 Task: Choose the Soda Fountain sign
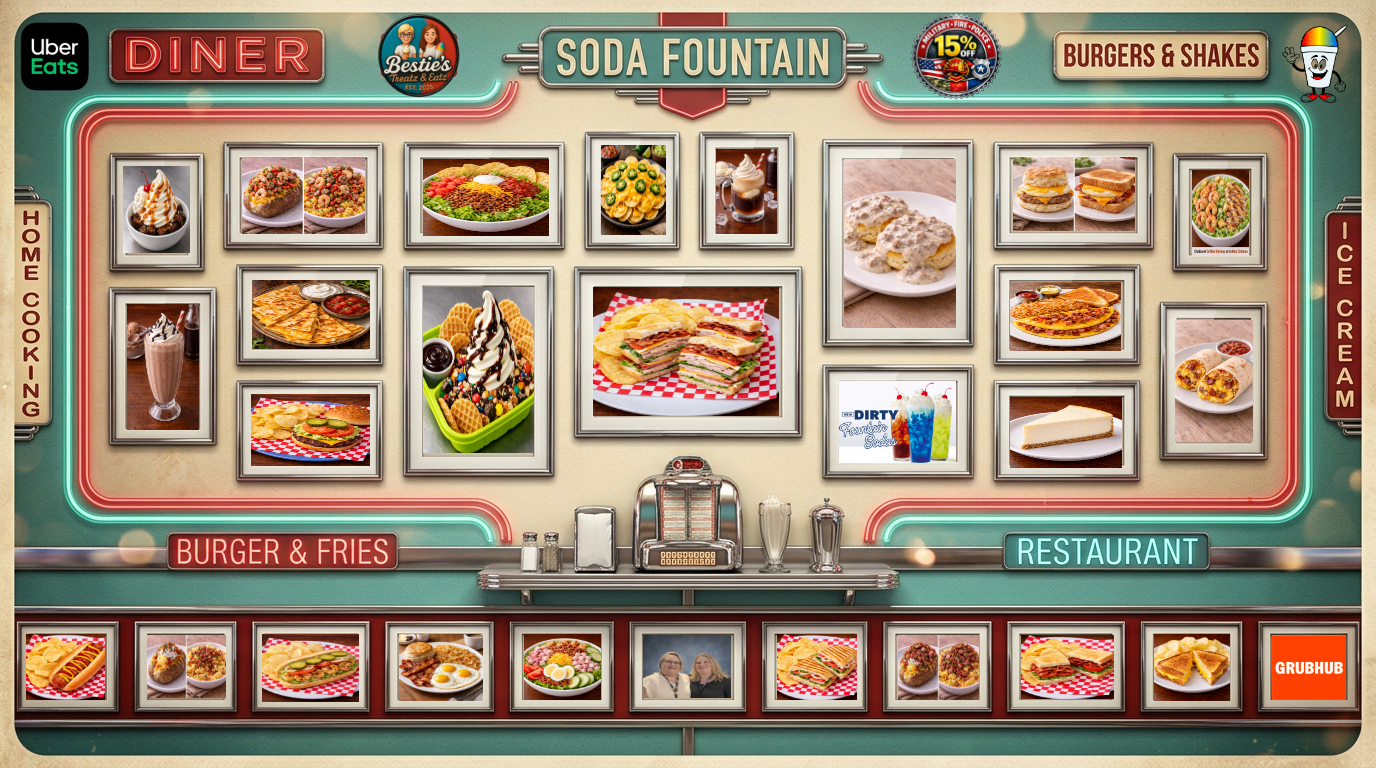click(x=692, y=58)
